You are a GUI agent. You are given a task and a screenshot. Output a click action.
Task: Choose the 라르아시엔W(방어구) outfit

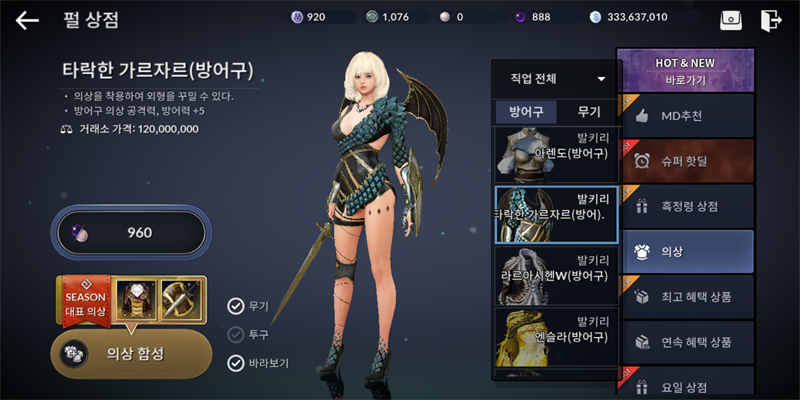point(556,274)
